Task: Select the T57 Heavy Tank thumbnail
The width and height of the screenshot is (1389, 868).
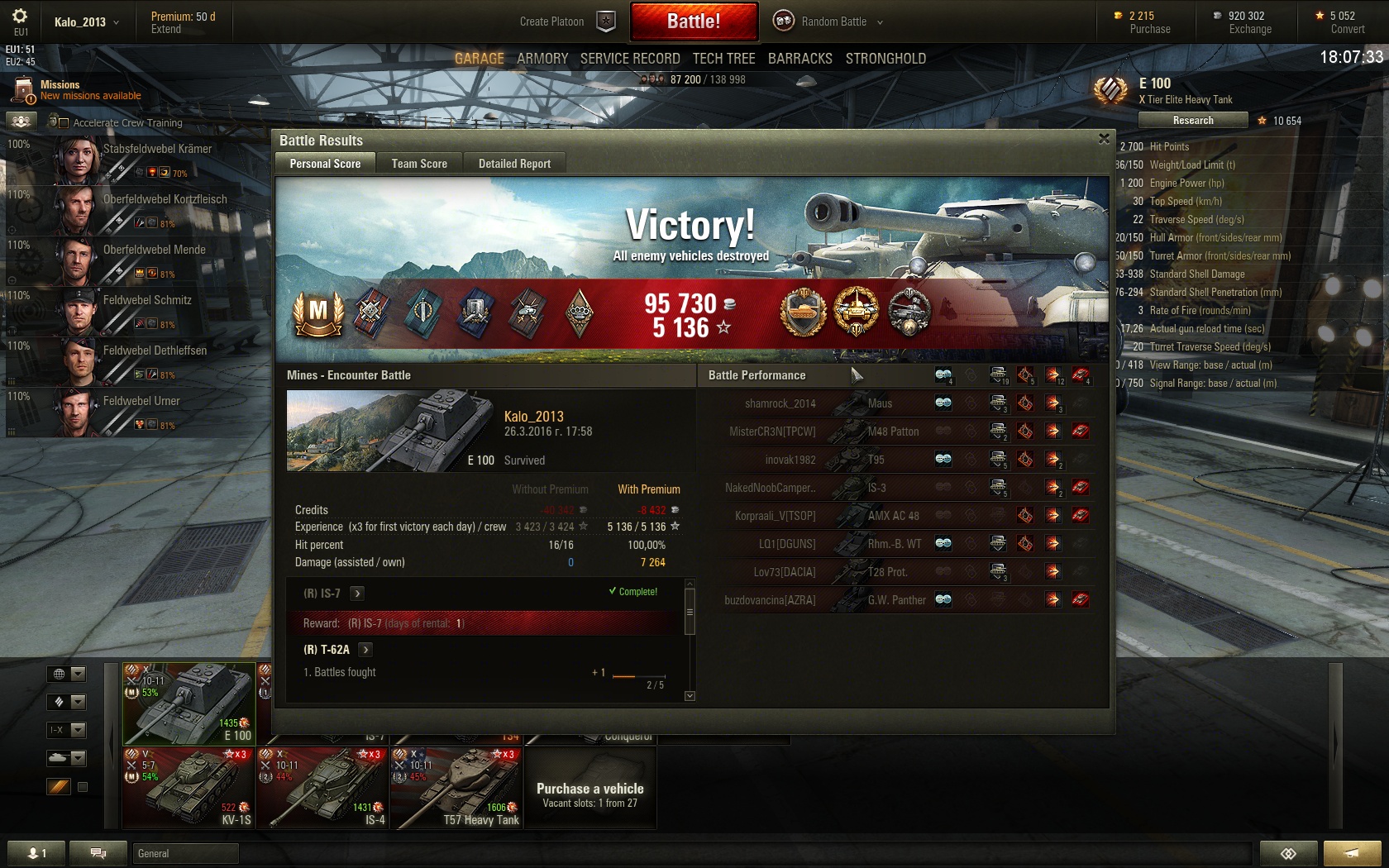Action: (x=456, y=787)
